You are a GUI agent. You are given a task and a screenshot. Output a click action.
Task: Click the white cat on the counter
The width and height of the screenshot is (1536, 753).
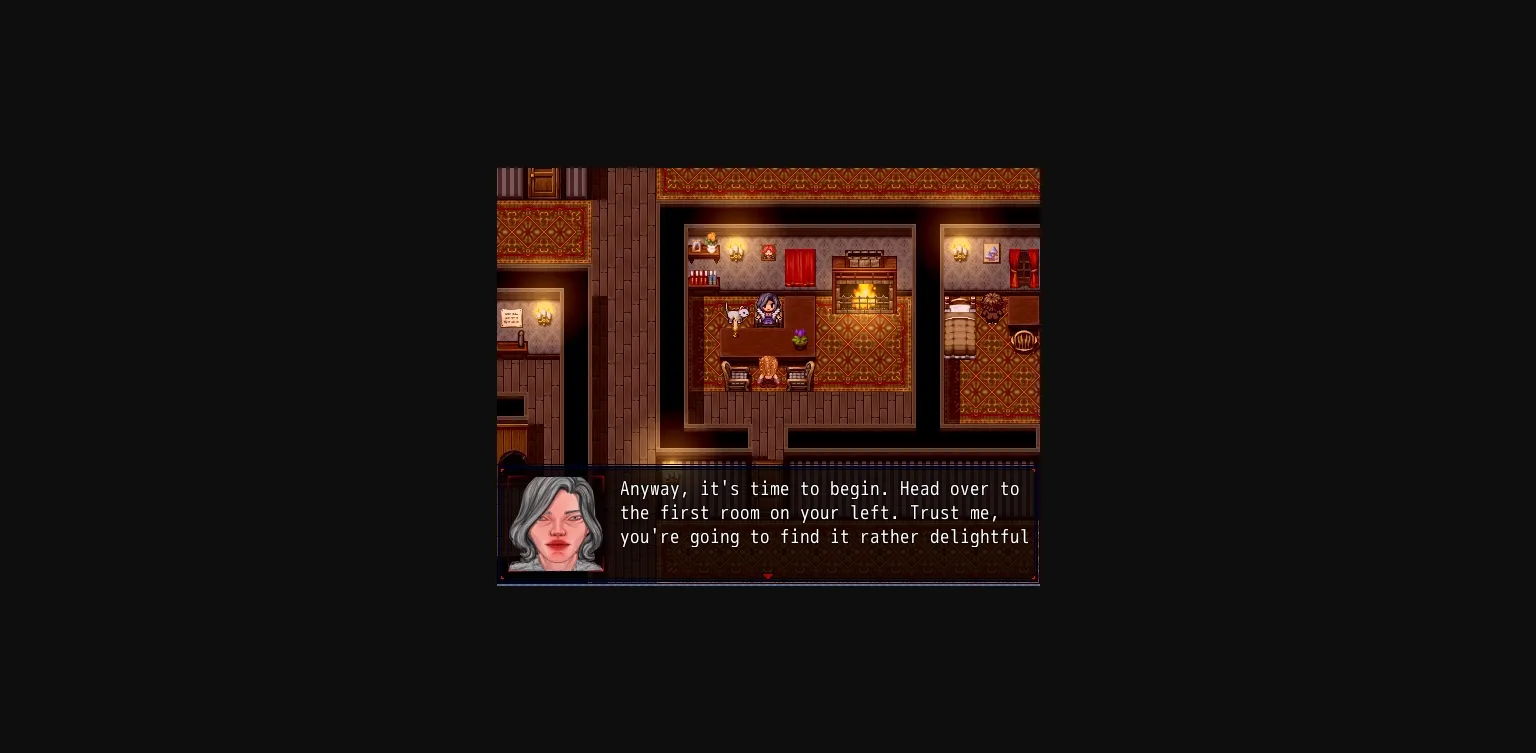[x=737, y=313]
